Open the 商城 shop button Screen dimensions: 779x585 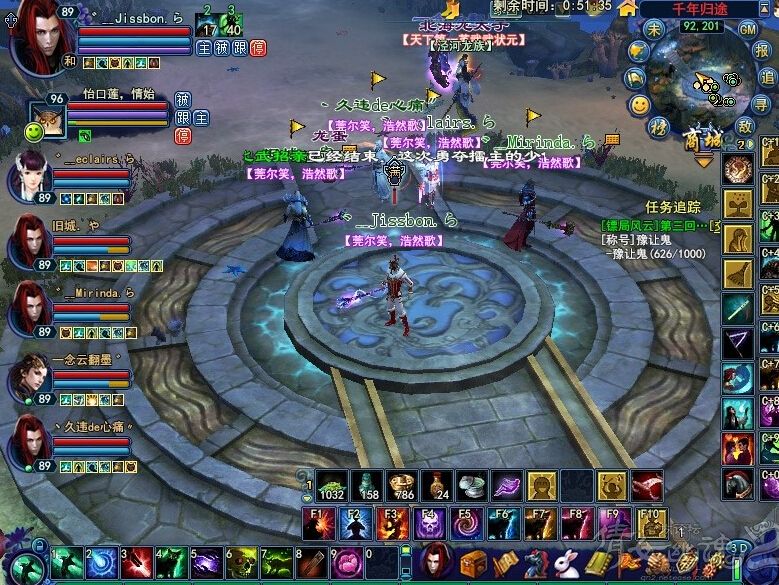pos(703,140)
